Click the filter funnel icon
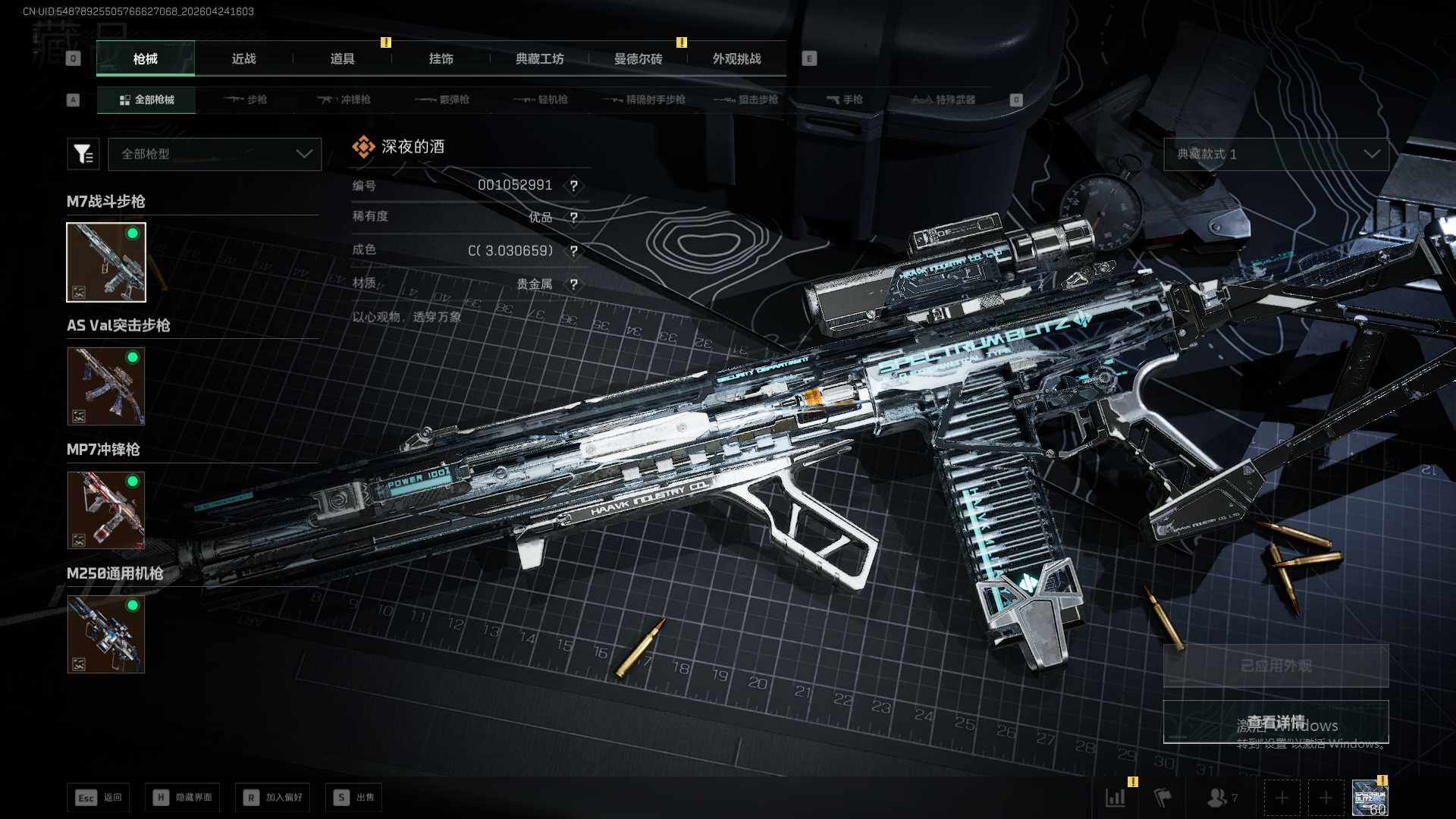Image resolution: width=1456 pixels, height=819 pixels. (x=83, y=154)
